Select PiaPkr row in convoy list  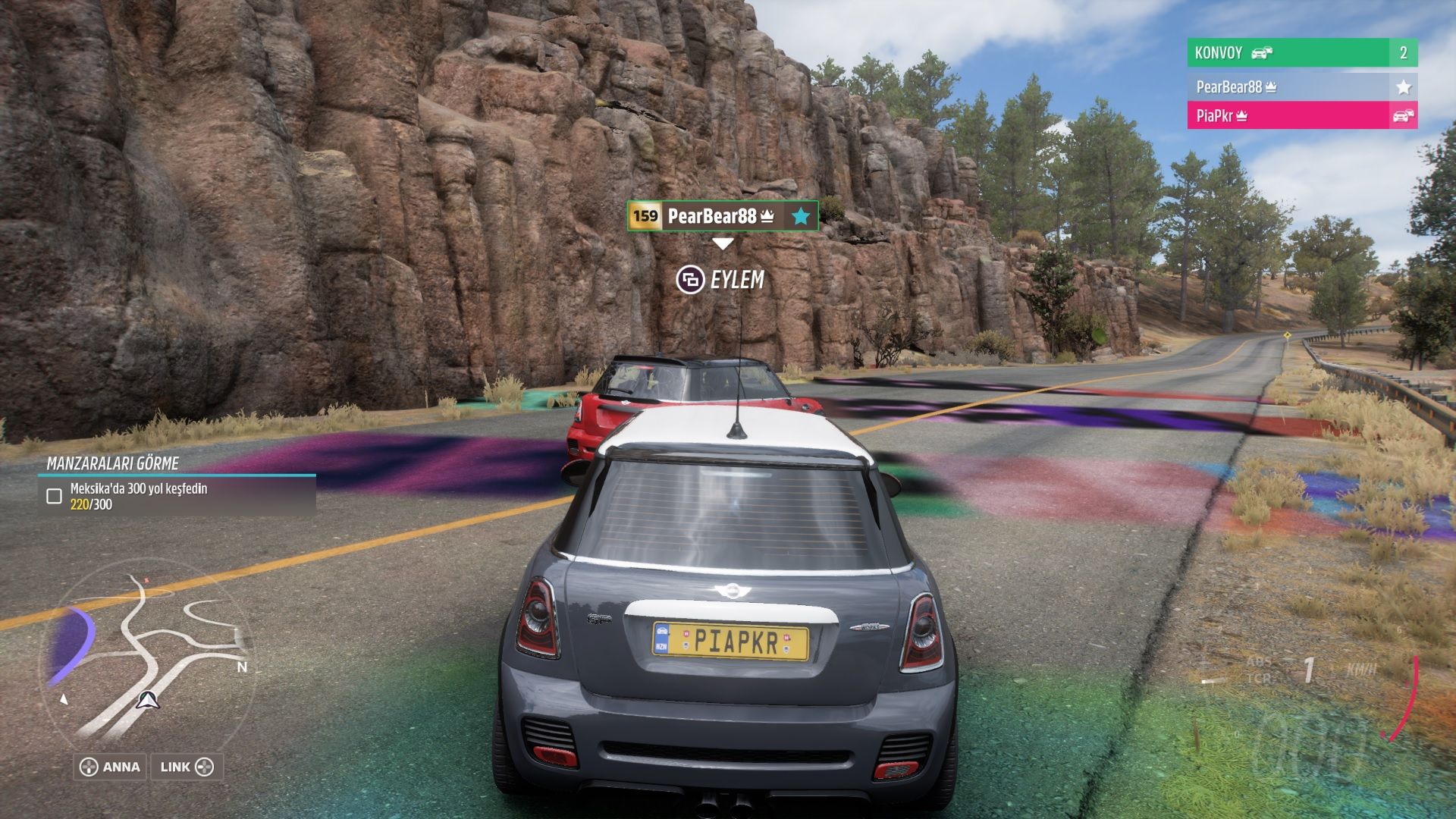[x=1301, y=116]
